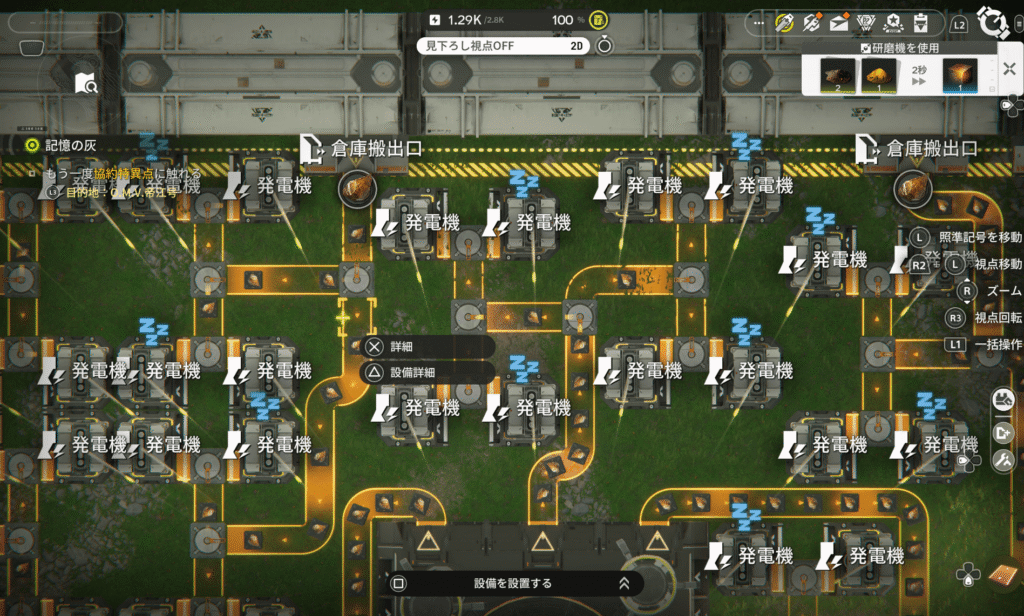Click the crossed wrench build icon
The image size is (1024, 616).
(1003, 460)
